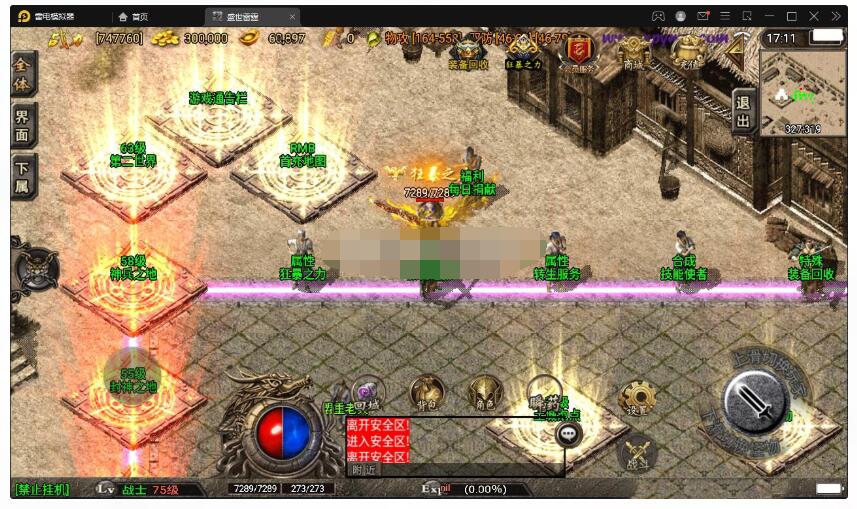The width and height of the screenshot is (857, 509).
Task: Open the 设置 gear settings
Action: tap(635, 399)
